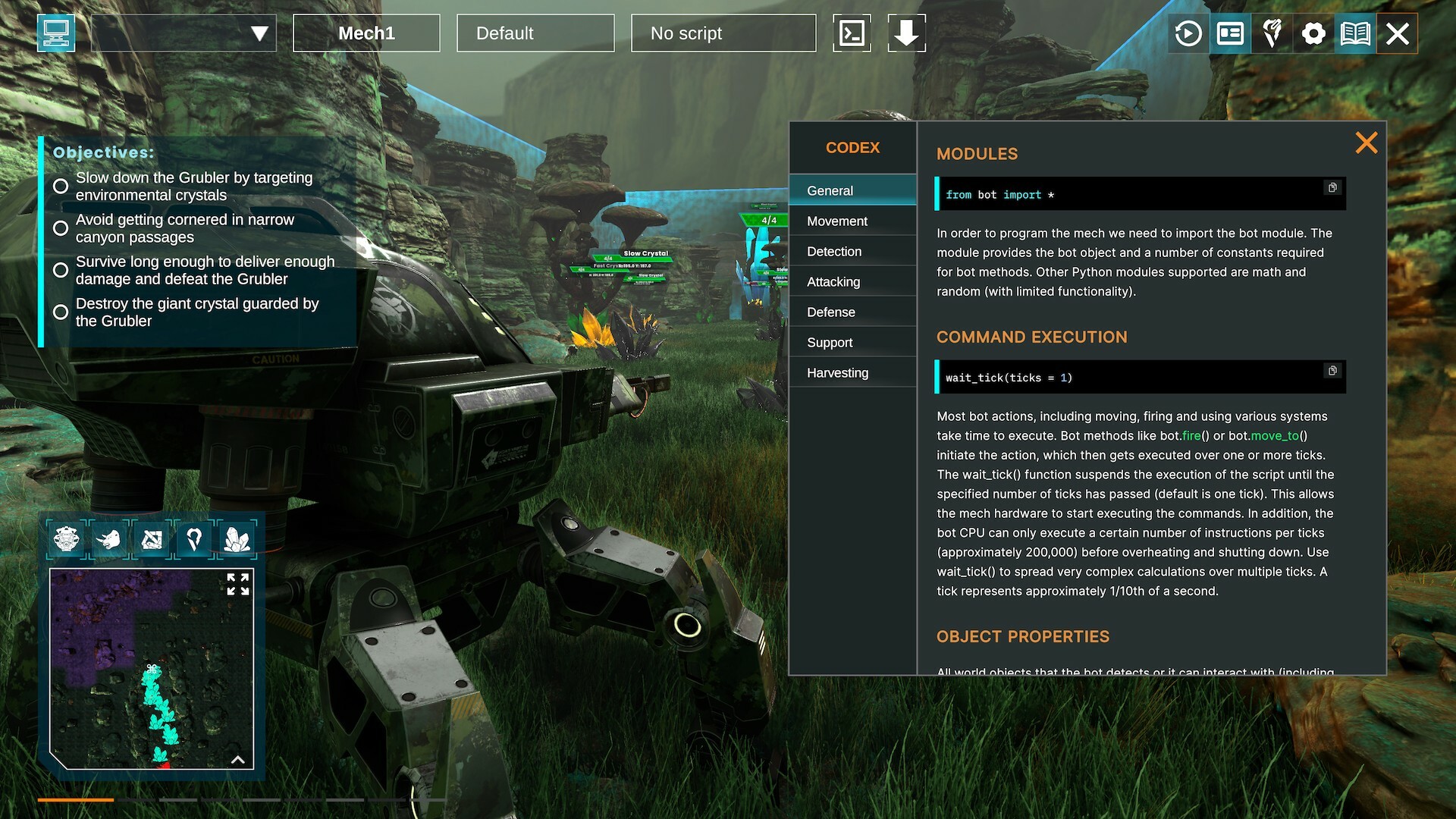Switch to the Movement section in Codex

(x=837, y=221)
